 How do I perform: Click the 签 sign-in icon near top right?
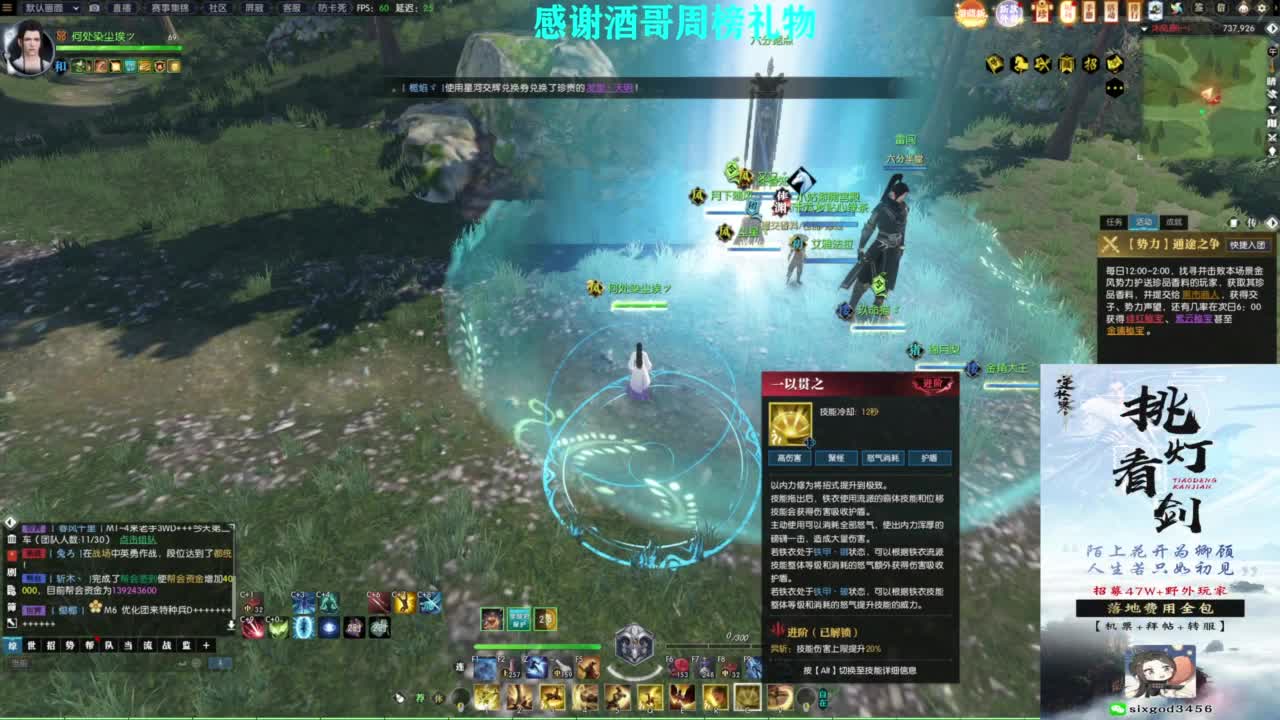click(1198, 8)
